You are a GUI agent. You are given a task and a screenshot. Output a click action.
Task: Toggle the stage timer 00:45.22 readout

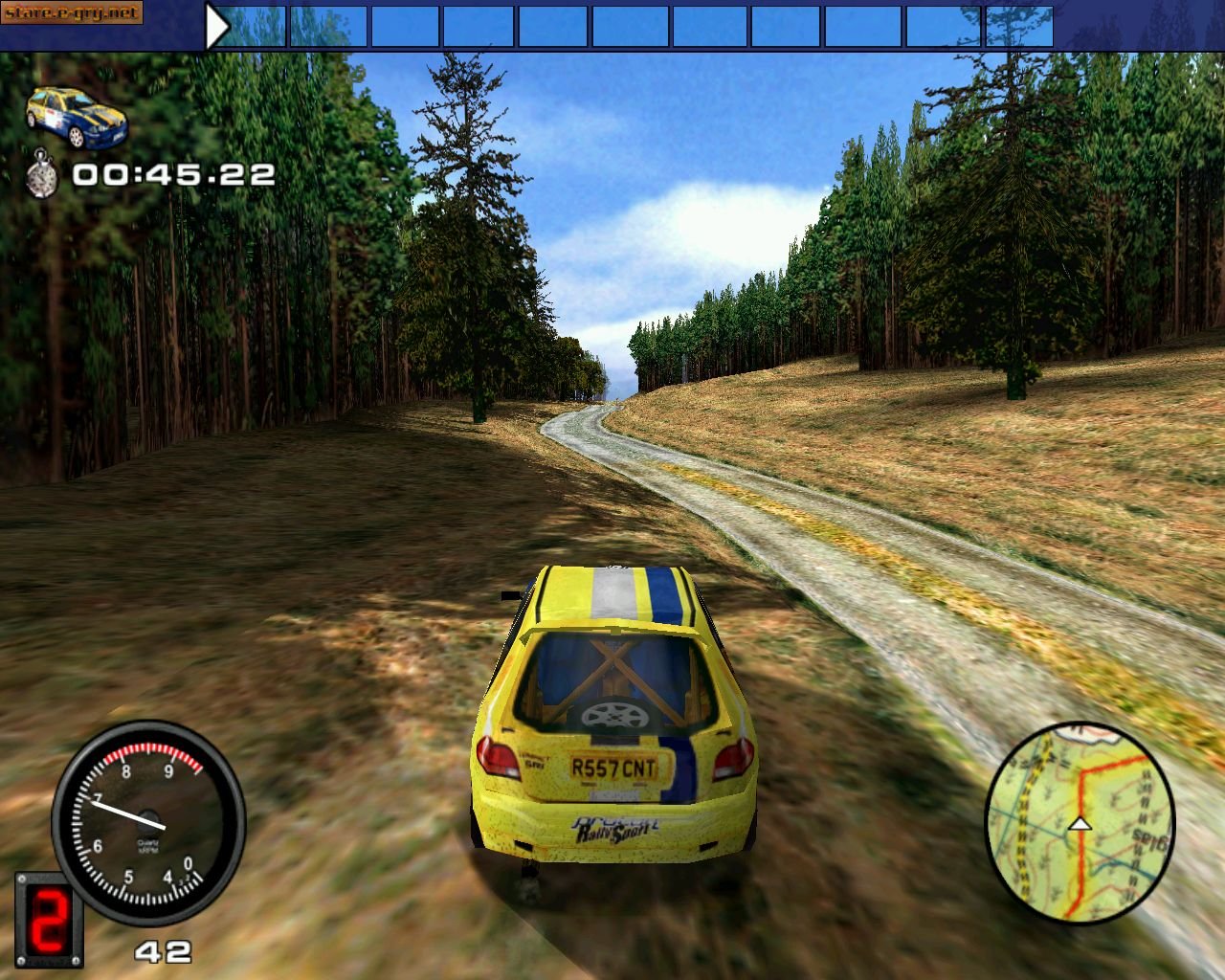[172, 174]
